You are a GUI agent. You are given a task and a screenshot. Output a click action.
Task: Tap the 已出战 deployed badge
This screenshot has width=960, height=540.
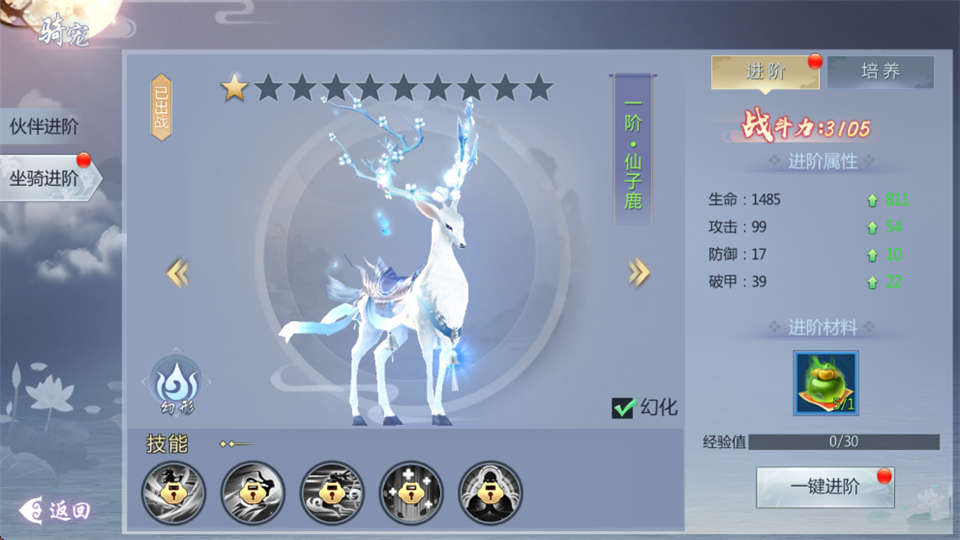(x=162, y=107)
